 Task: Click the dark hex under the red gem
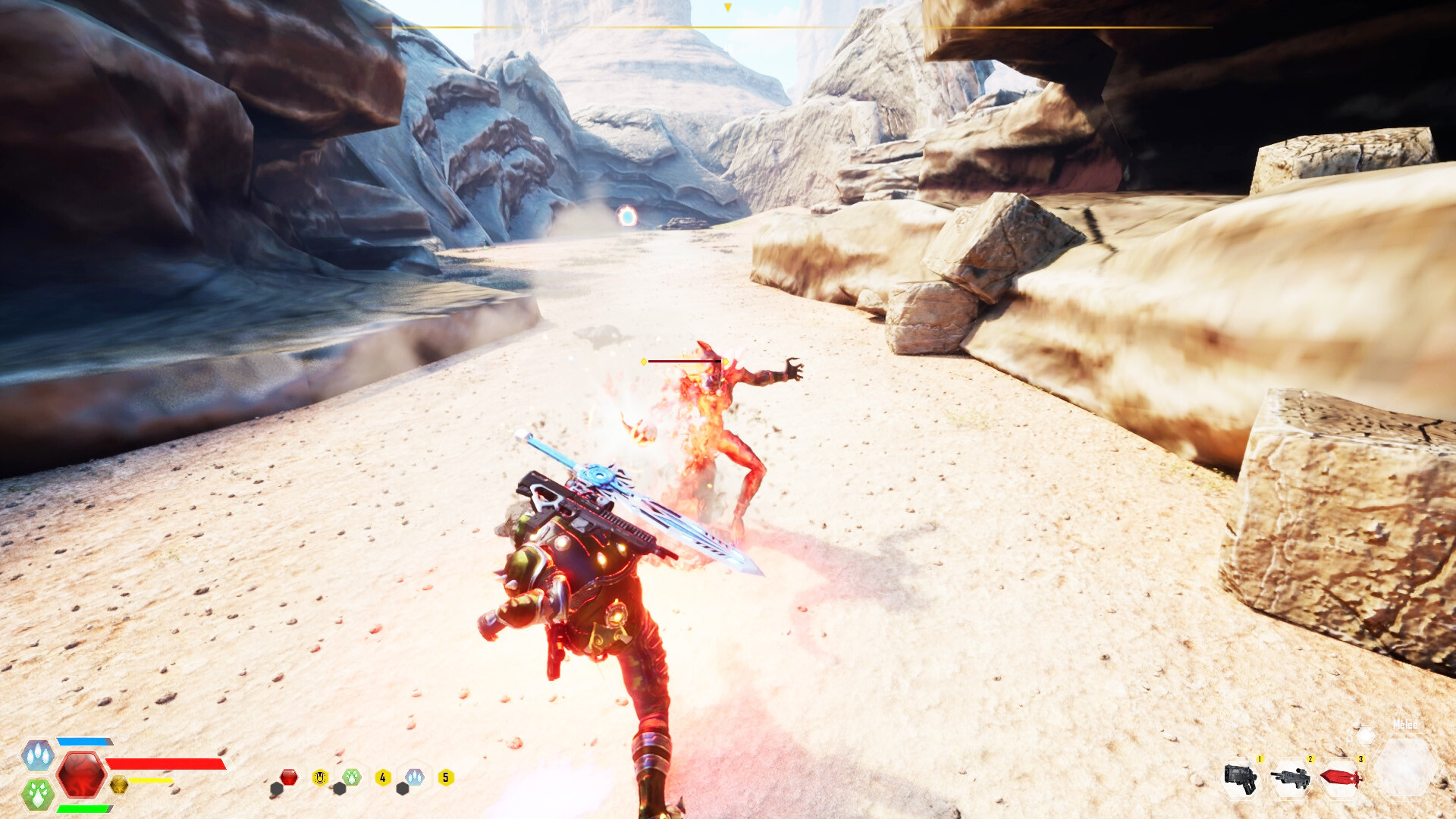tap(277, 789)
